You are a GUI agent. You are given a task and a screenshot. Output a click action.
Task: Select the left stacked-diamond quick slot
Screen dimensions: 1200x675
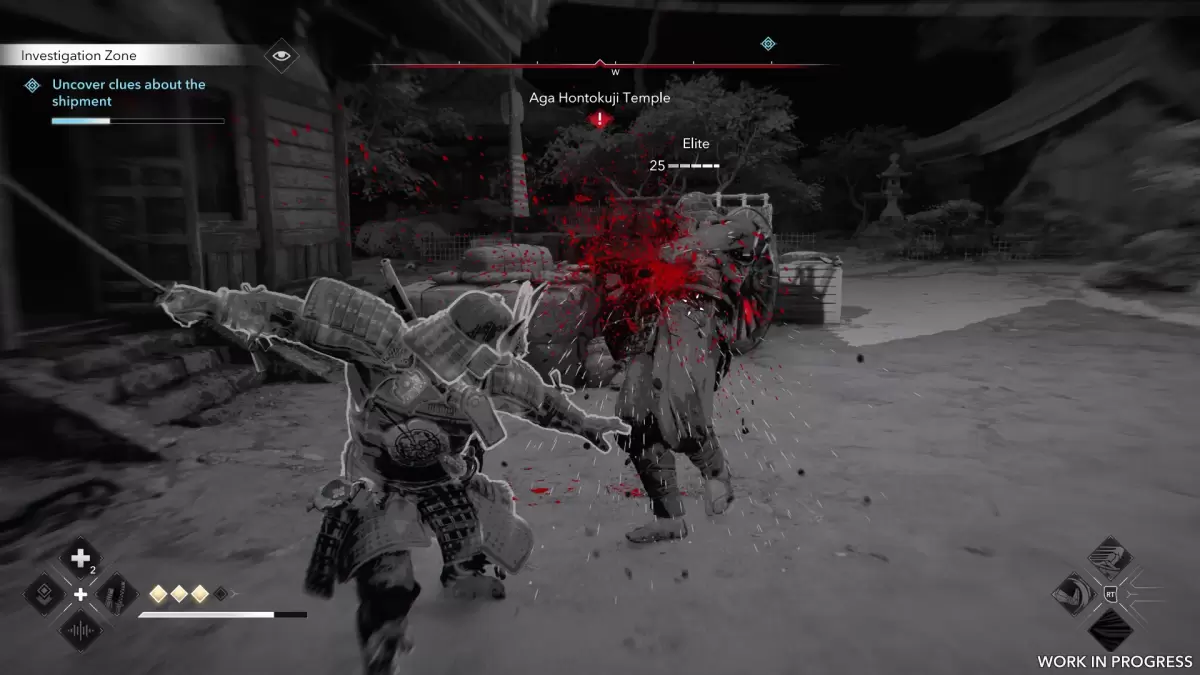point(45,594)
